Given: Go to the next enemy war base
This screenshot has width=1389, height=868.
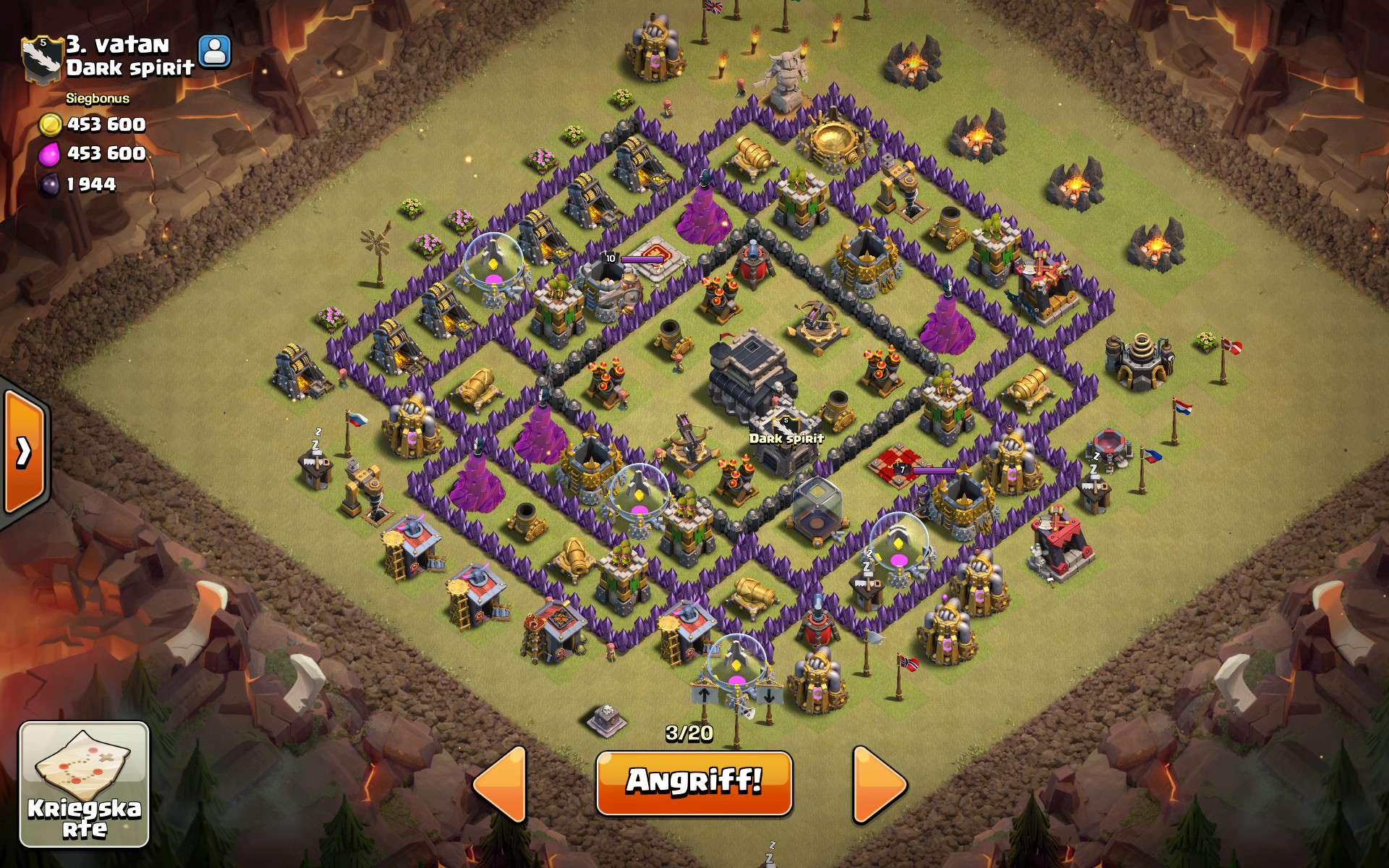Looking at the screenshot, I should [x=879, y=785].
